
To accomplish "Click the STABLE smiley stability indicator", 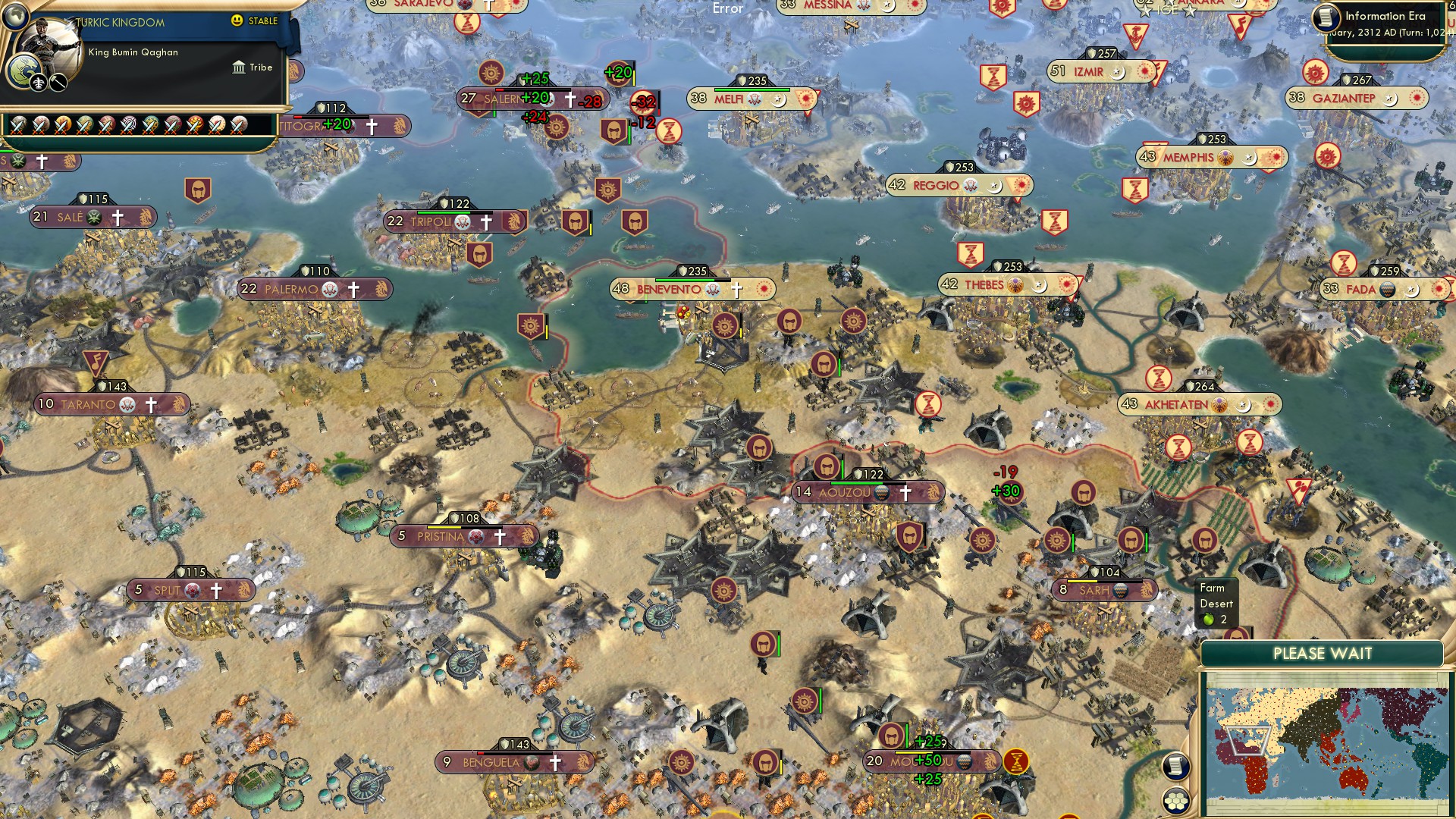I will coord(237,21).
